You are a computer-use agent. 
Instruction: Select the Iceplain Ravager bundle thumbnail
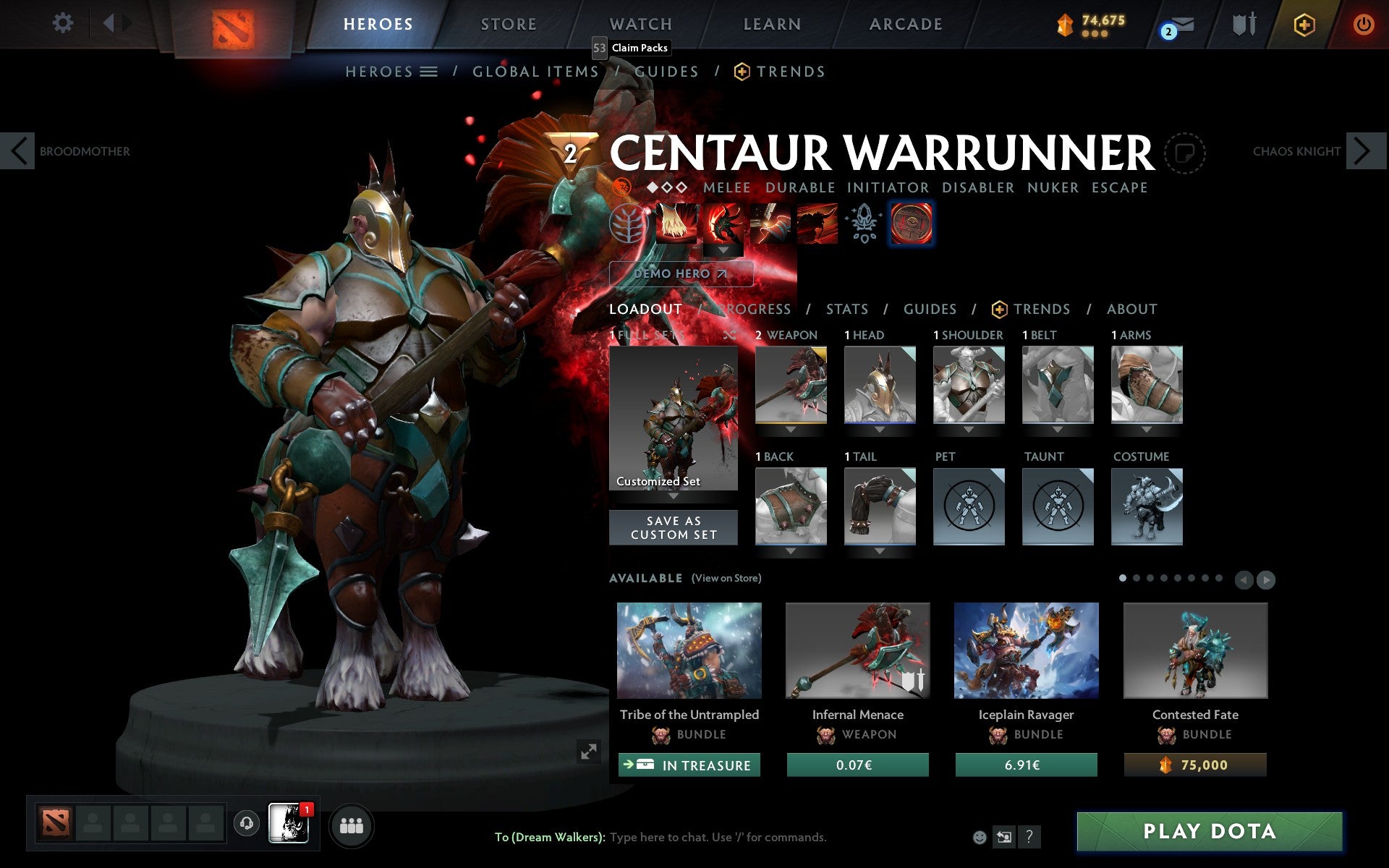1026,650
